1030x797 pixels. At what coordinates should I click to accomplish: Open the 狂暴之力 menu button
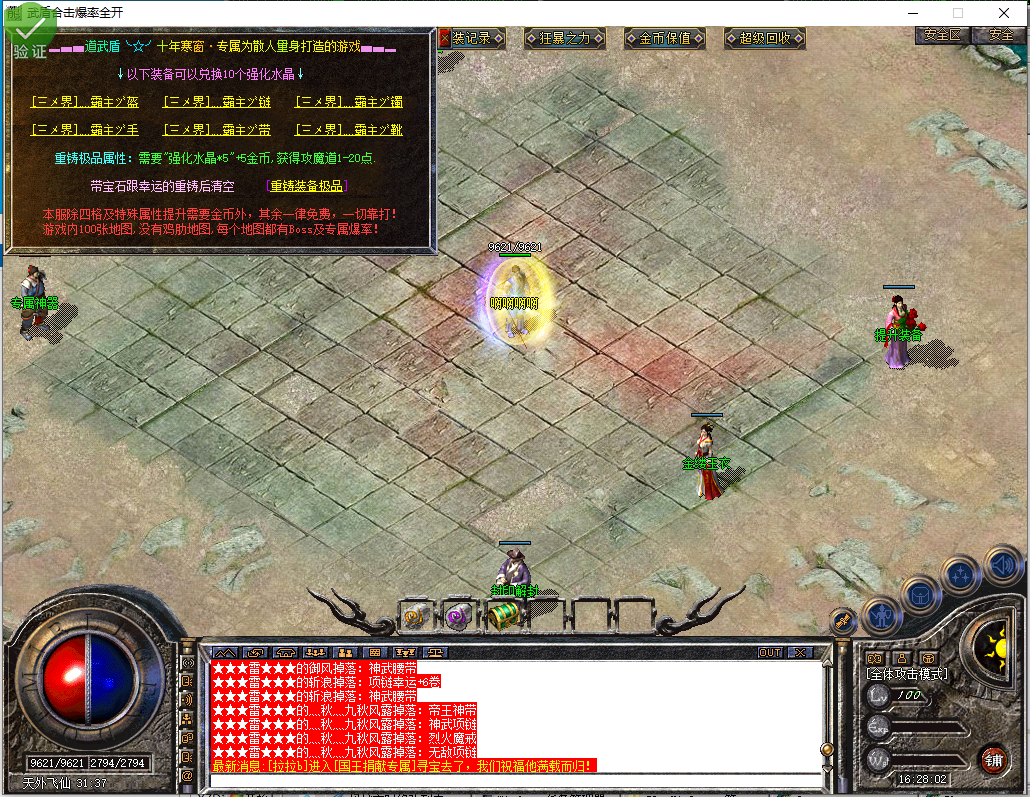pos(565,39)
